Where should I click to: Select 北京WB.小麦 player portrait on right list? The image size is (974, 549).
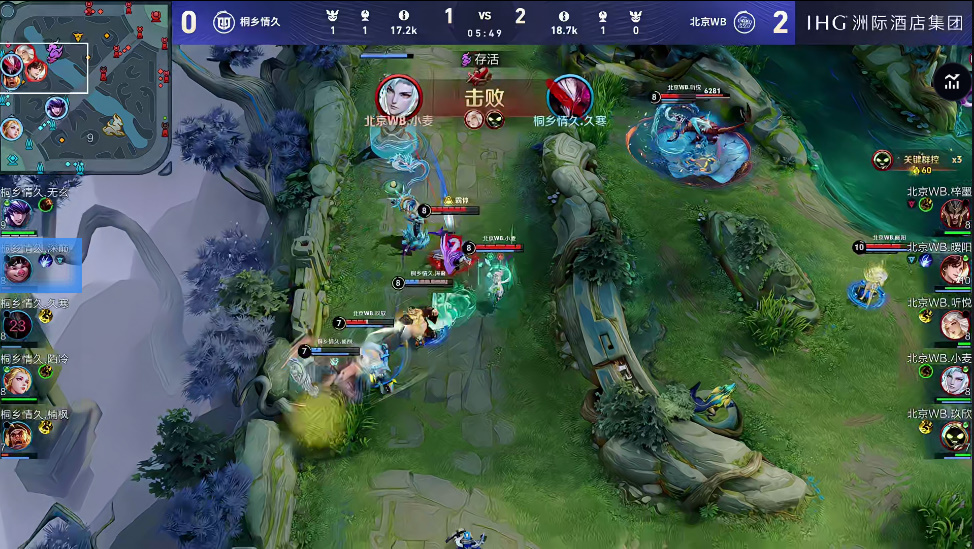click(955, 380)
